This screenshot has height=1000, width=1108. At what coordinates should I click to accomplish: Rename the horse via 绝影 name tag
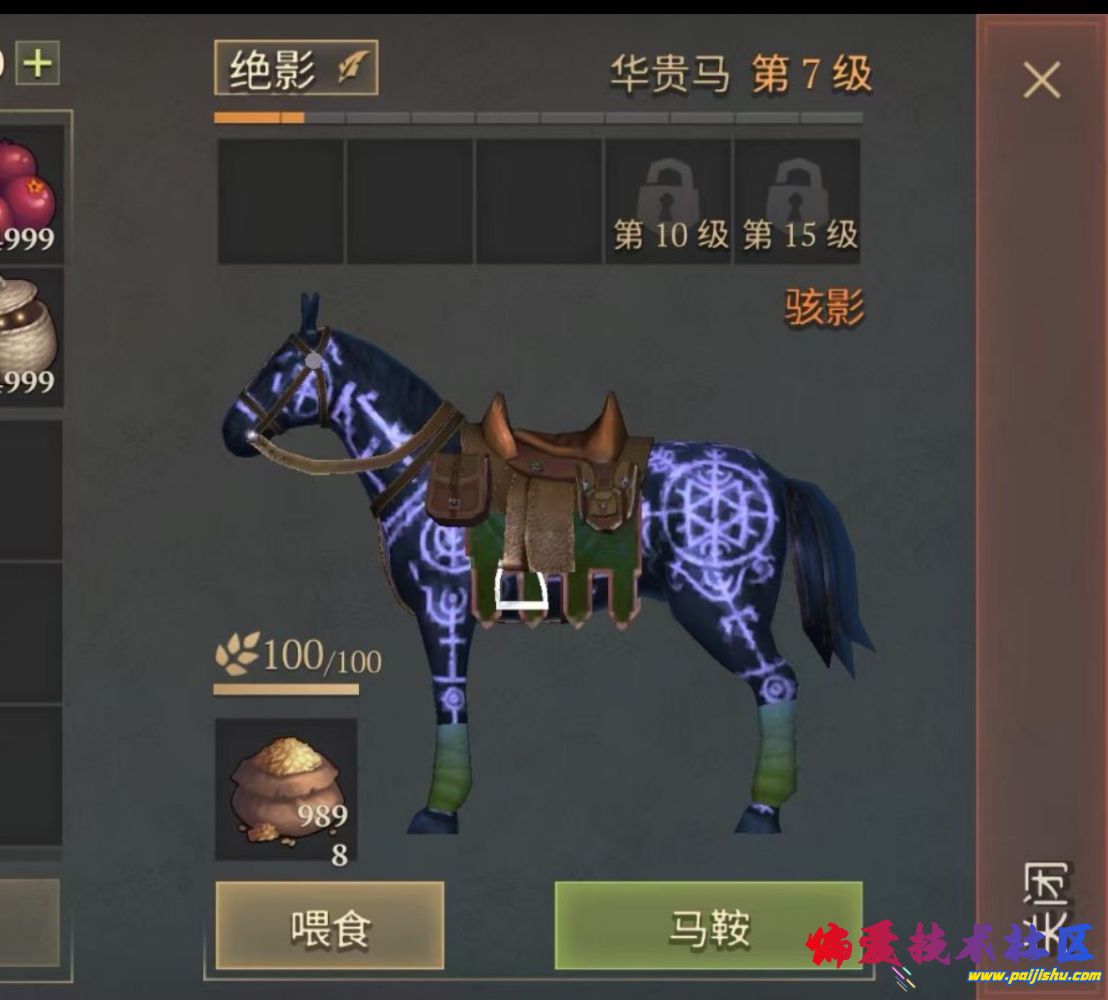click(x=296, y=69)
